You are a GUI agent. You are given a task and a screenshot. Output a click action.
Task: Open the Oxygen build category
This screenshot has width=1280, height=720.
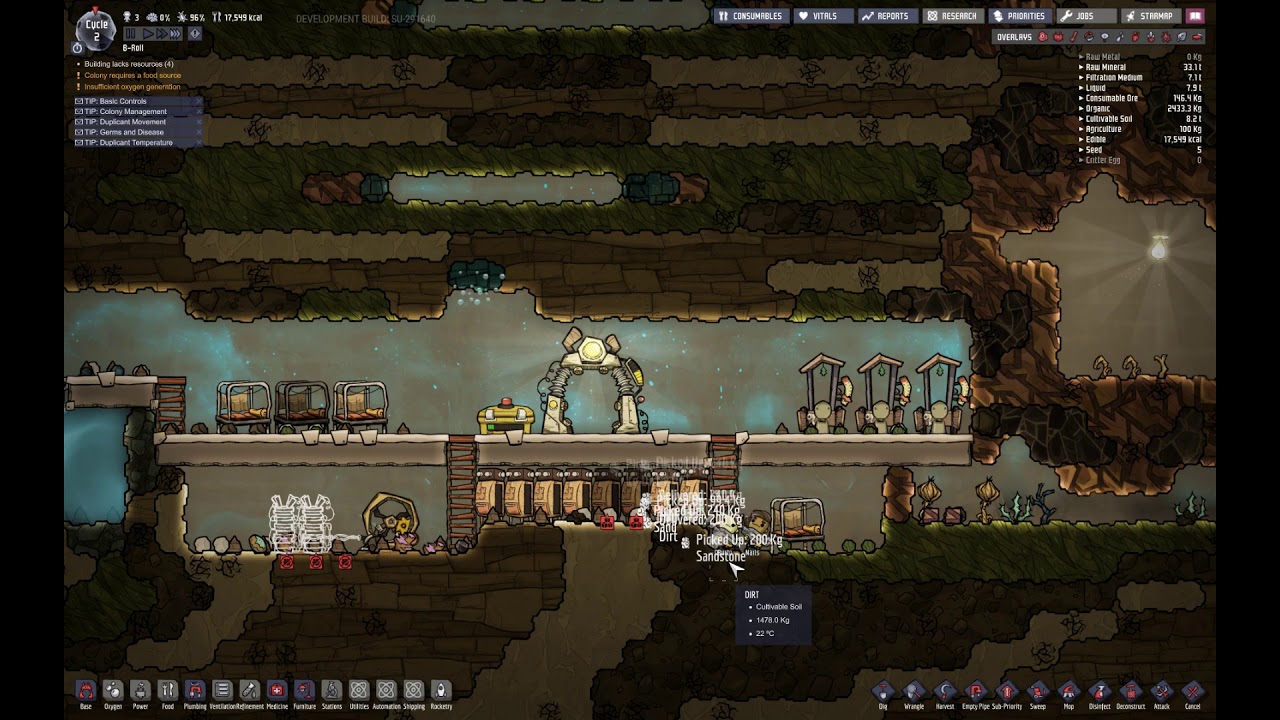[113, 690]
